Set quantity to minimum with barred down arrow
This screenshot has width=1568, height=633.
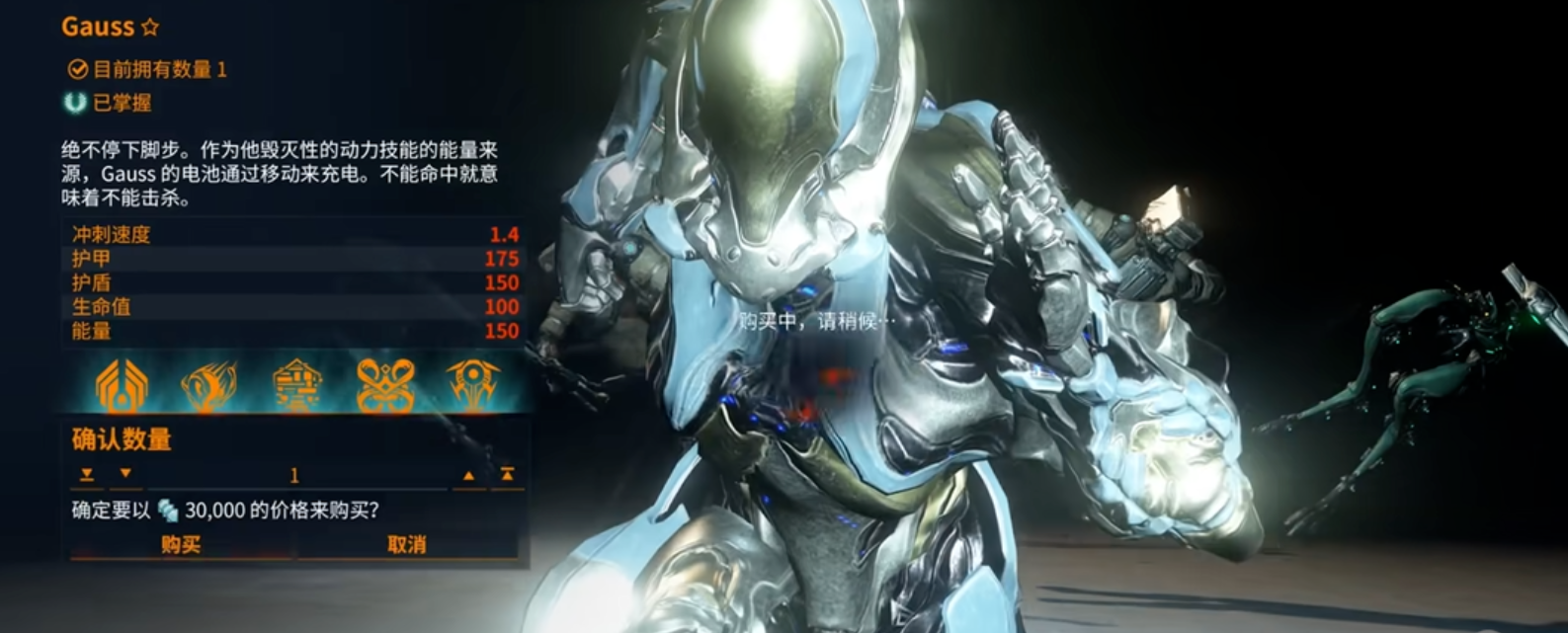(87, 475)
